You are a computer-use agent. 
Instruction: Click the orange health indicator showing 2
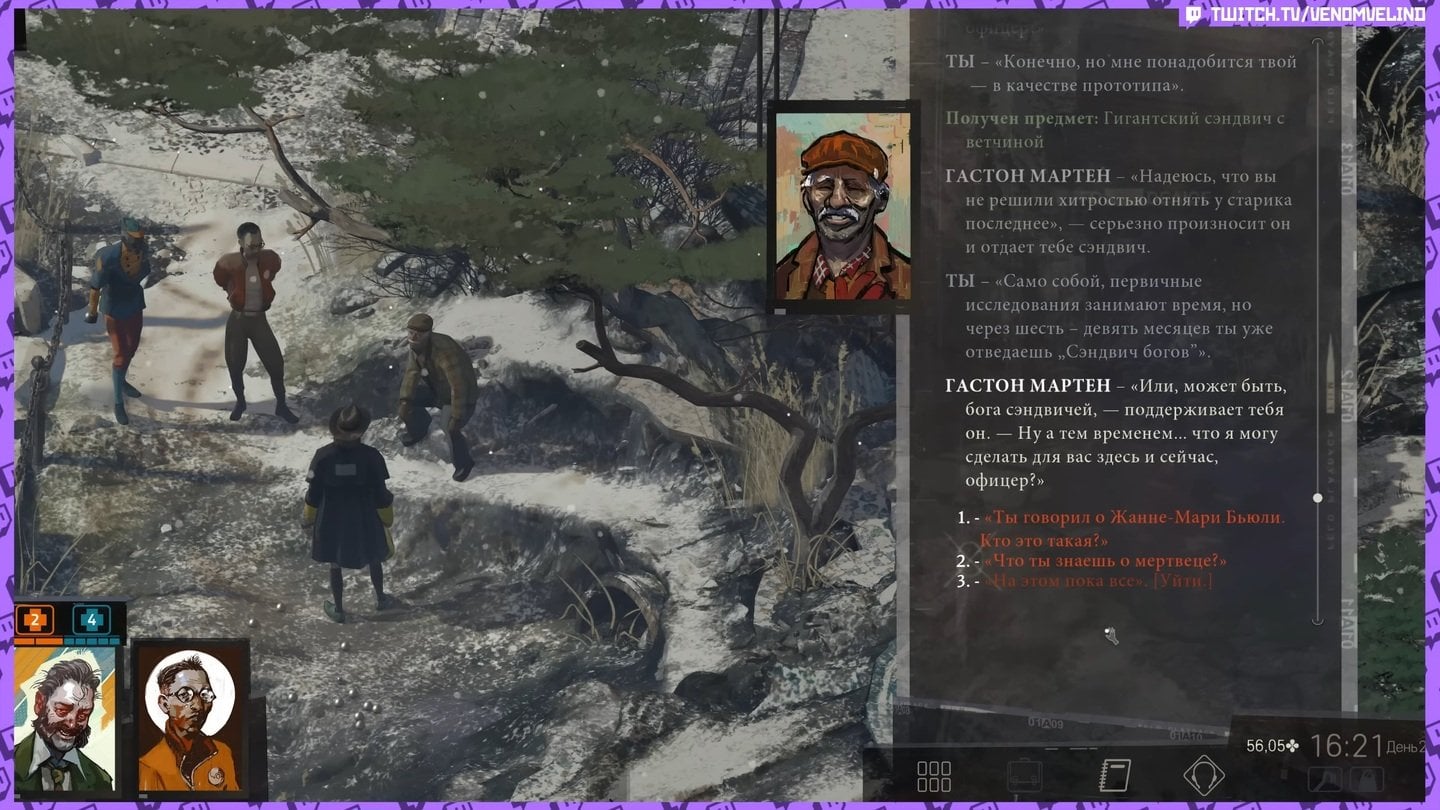(35, 620)
